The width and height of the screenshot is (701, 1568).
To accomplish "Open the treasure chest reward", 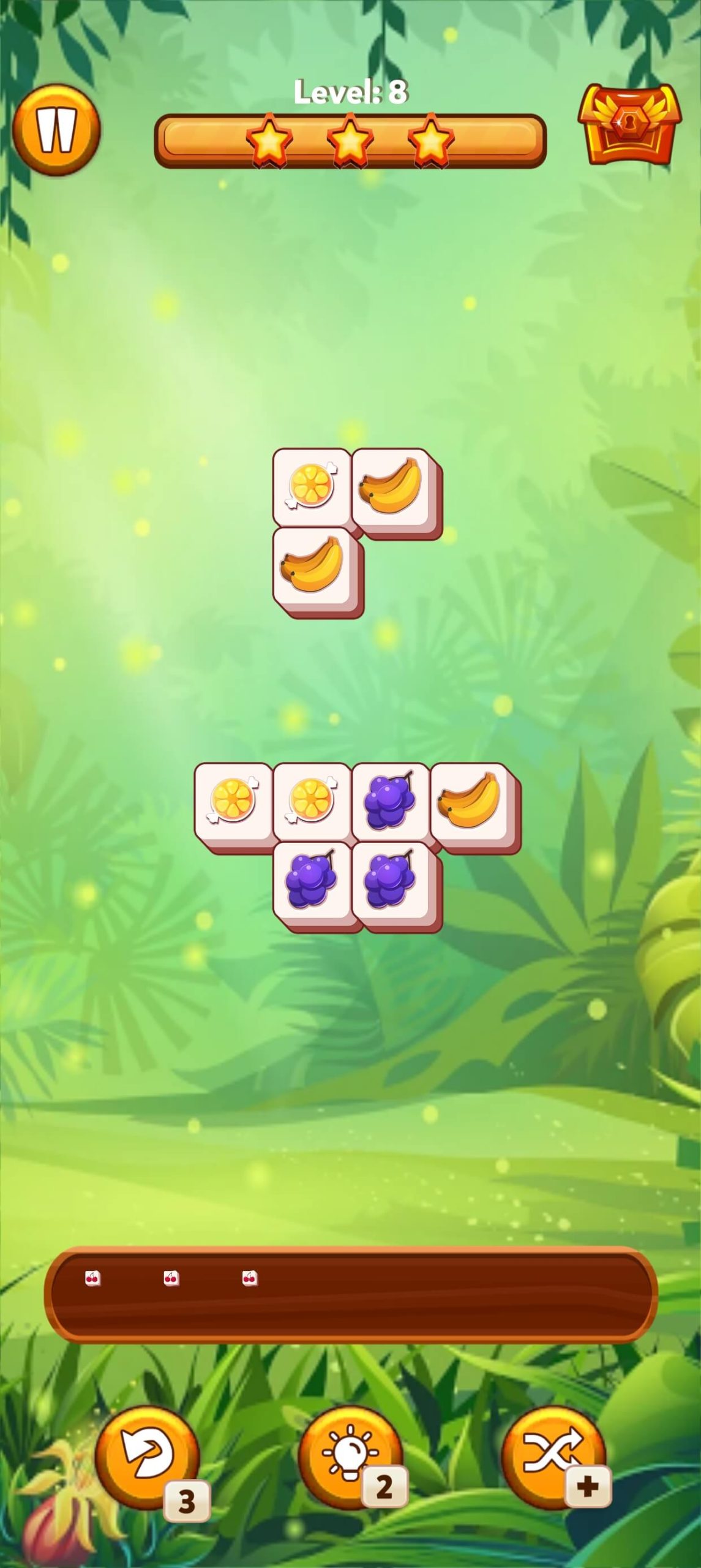I will [629, 125].
